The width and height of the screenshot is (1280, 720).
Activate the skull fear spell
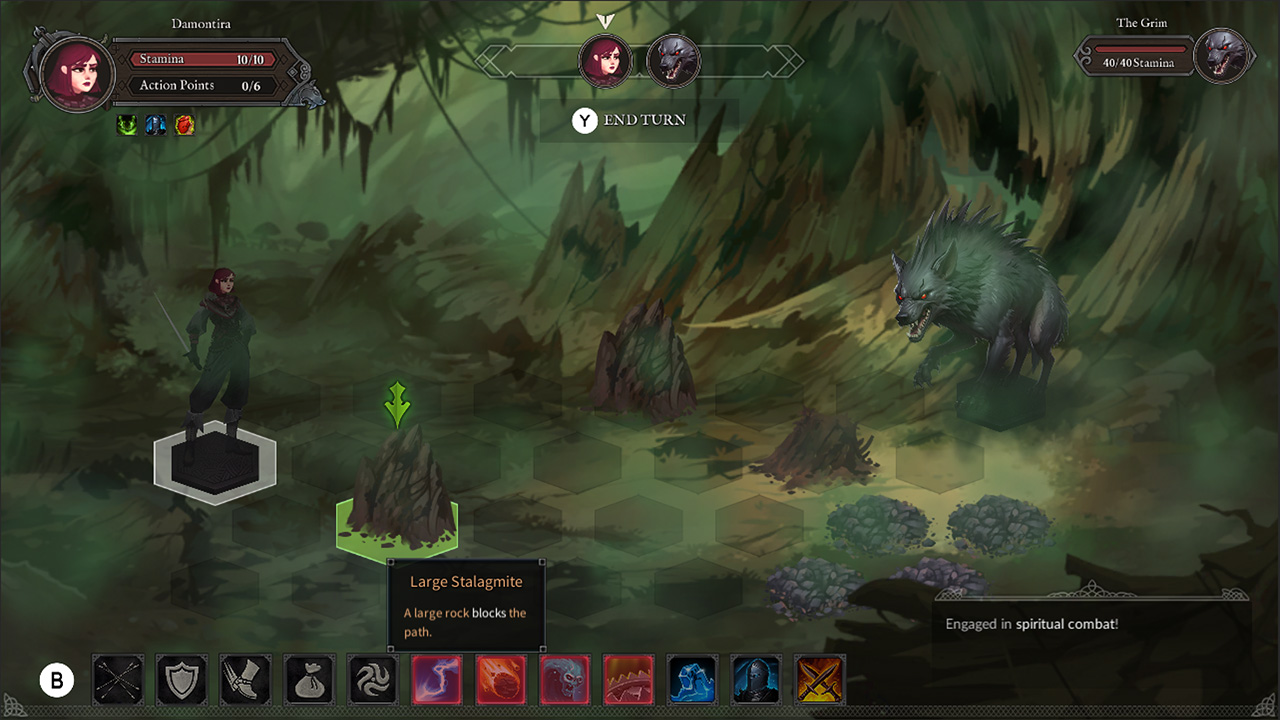565,679
